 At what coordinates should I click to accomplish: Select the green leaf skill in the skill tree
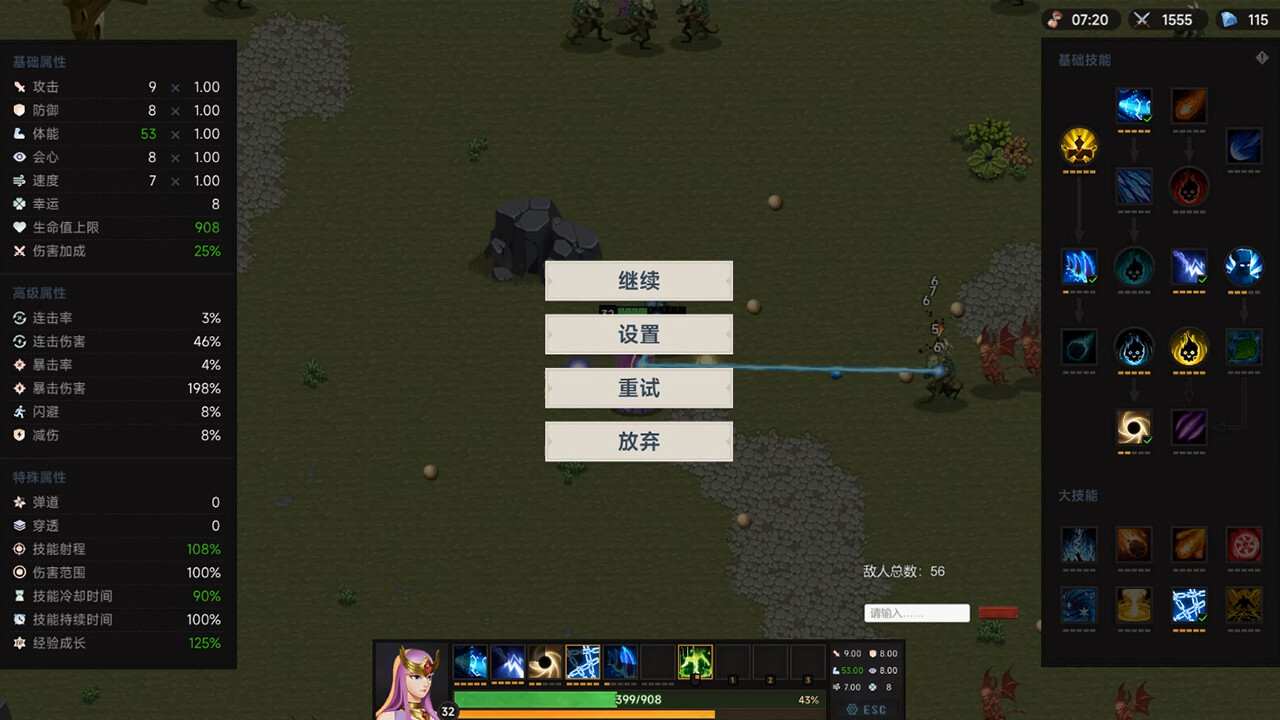1244,348
